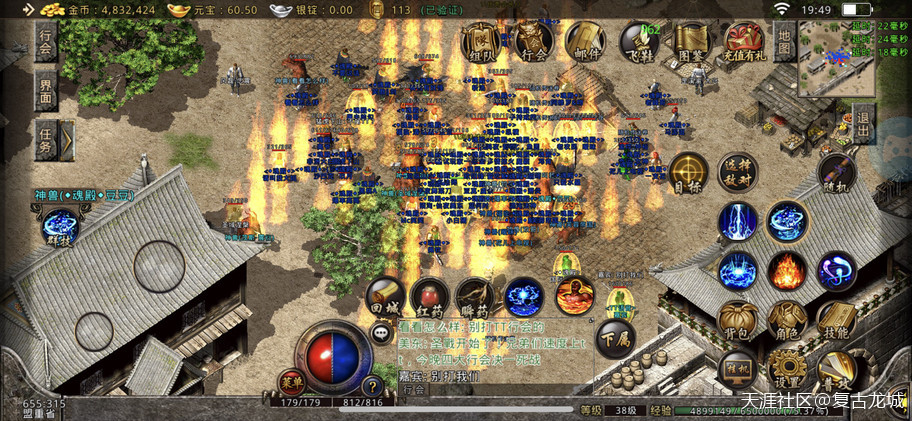Click the 地图 map button
Viewport: 912px width, 421px height.
click(x=785, y=42)
